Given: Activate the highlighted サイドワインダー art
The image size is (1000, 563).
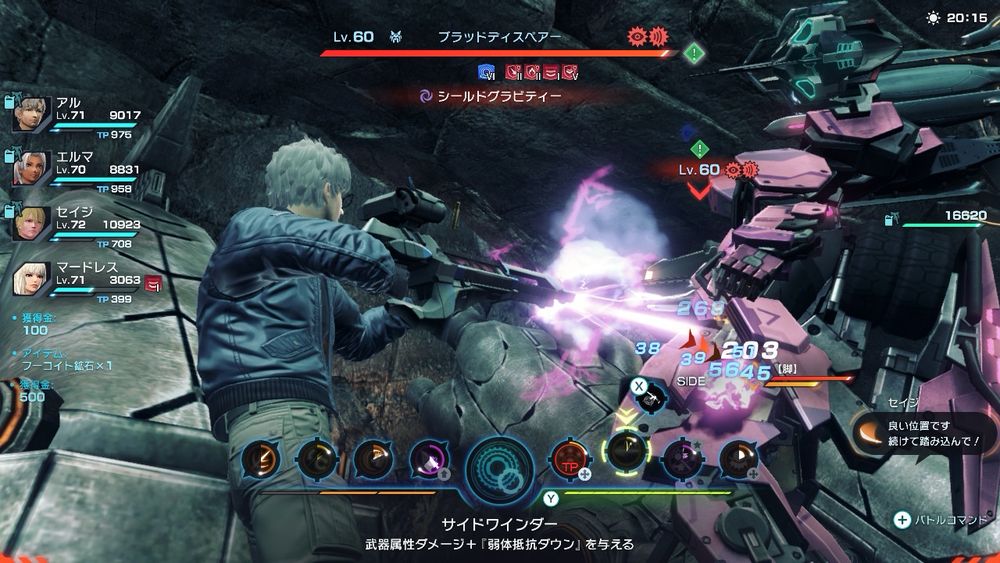Looking at the screenshot, I should tap(626, 458).
